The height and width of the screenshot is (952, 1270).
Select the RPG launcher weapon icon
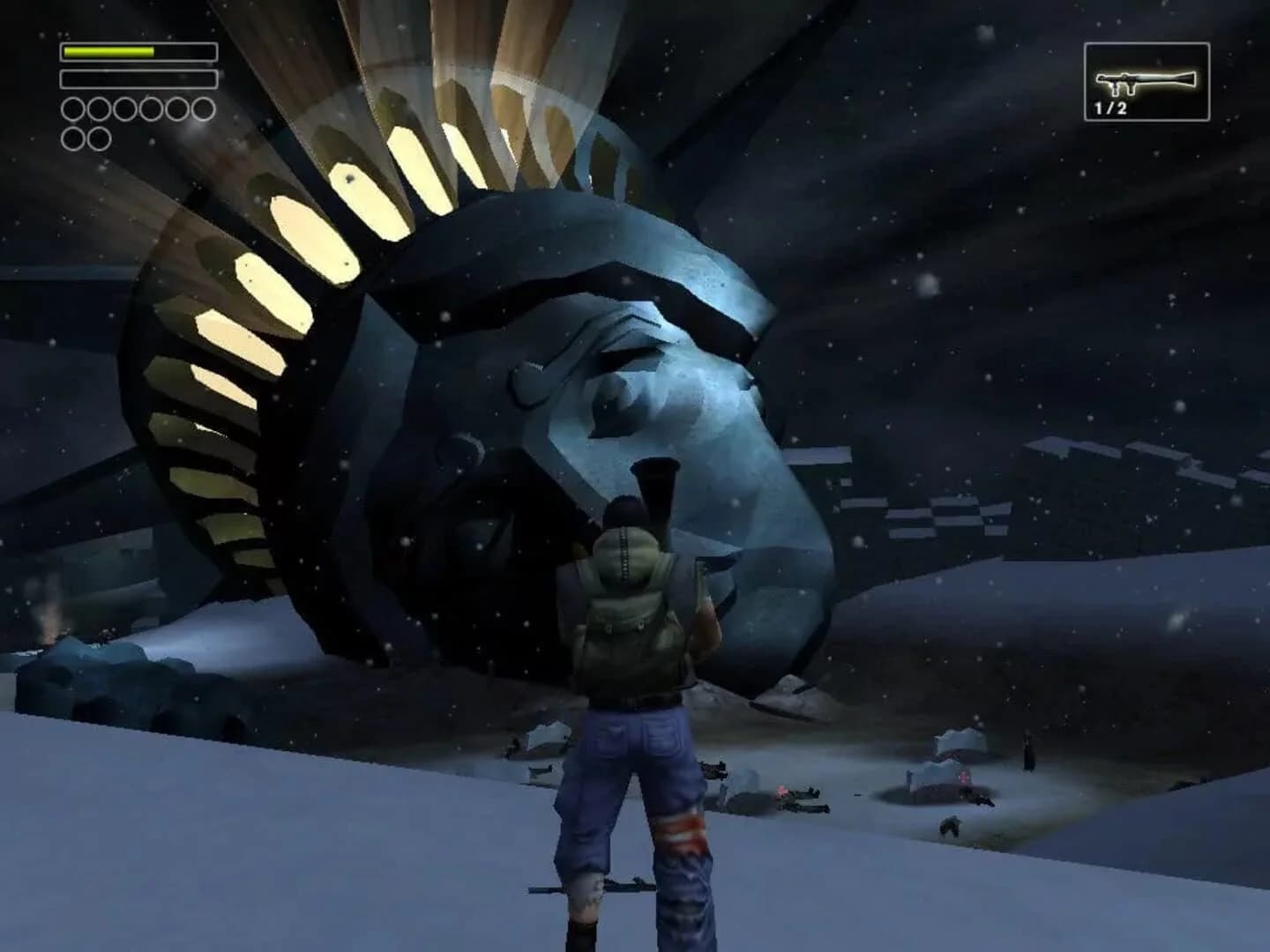click(x=1144, y=81)
